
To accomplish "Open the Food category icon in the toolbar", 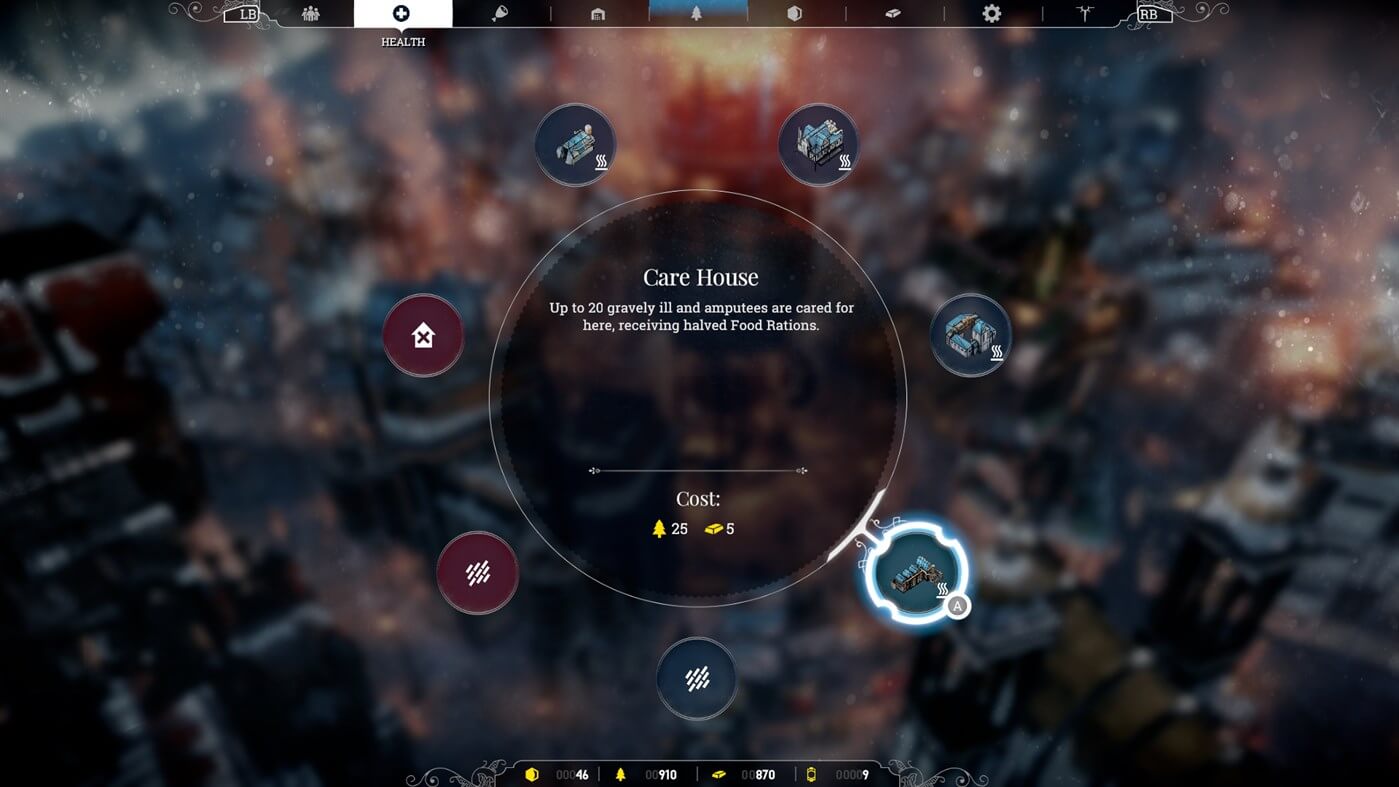I will [502, 13].
